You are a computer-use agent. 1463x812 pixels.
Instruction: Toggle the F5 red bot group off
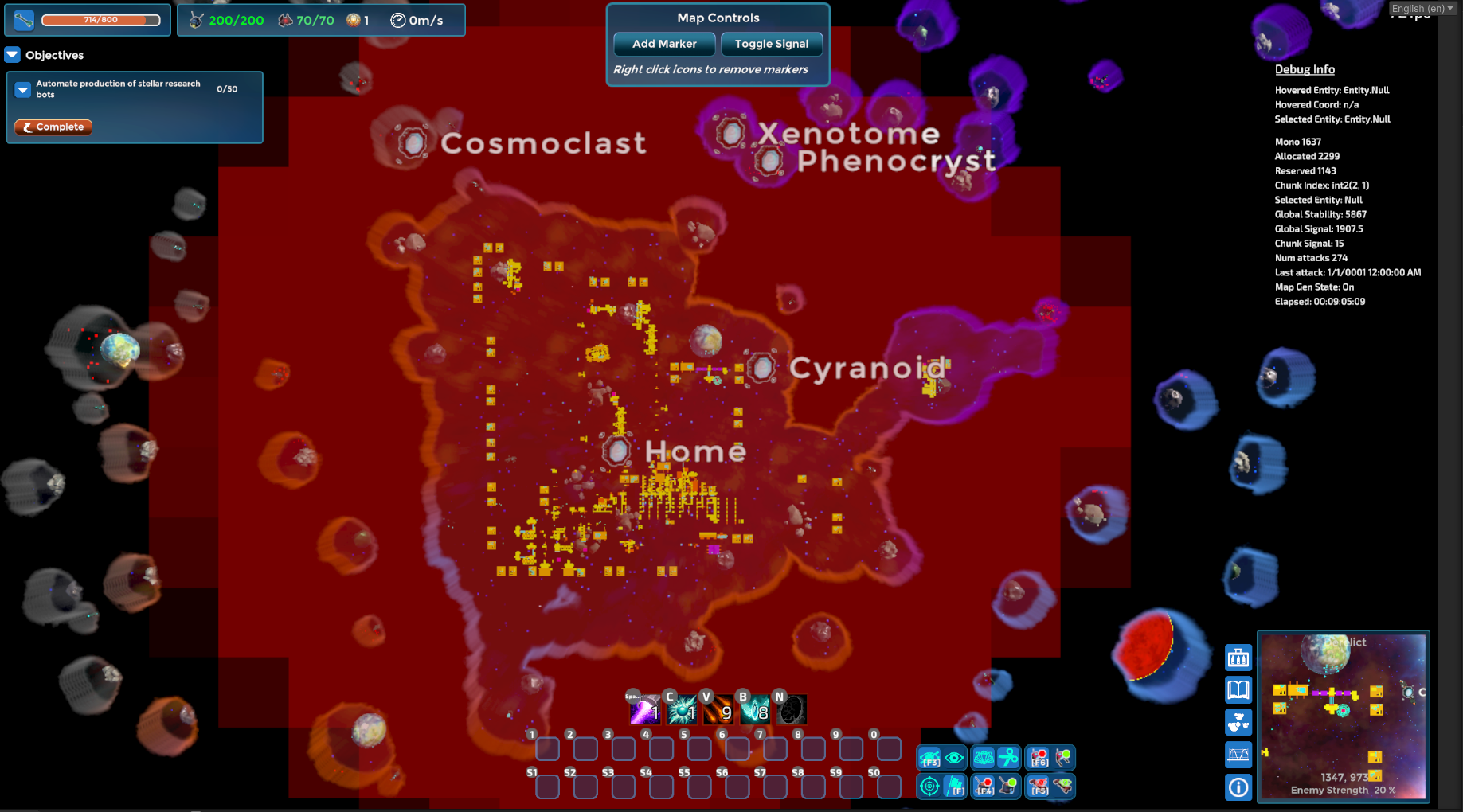click(1039, 787)
